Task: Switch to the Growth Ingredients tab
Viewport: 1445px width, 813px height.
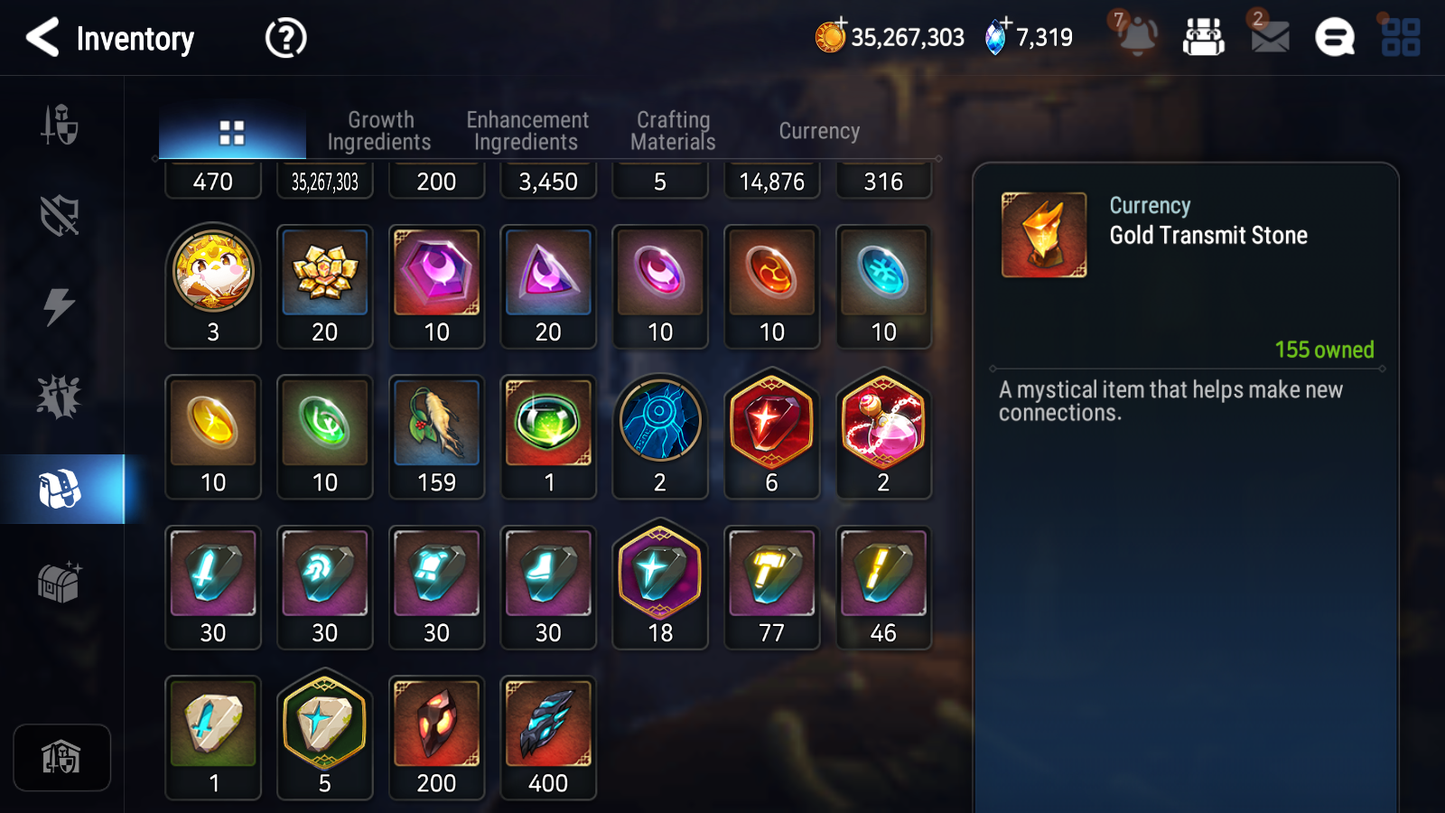Action: [x=380, y=131]
